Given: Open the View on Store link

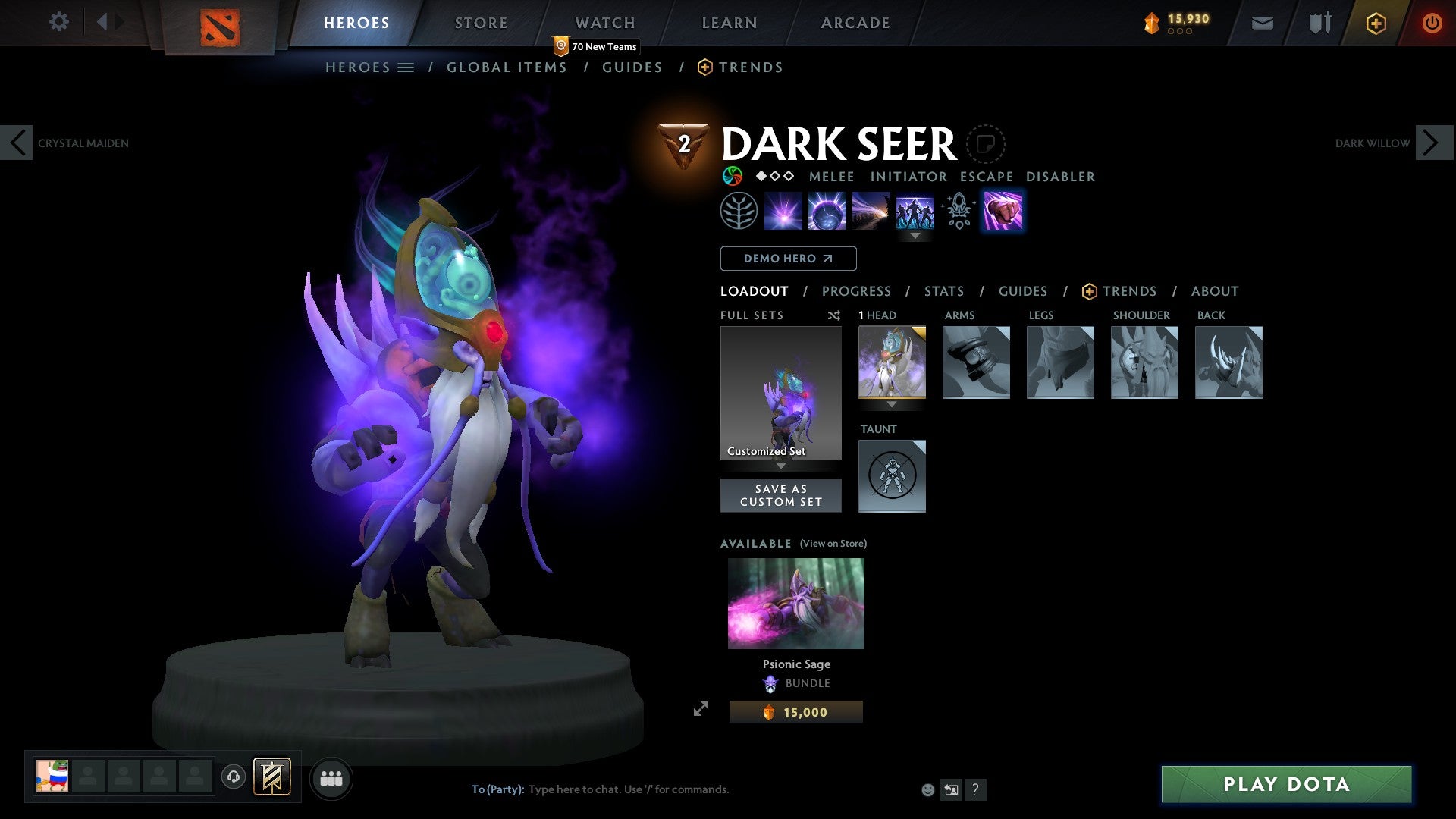Looking at the screenshot, I should (833, 544).
